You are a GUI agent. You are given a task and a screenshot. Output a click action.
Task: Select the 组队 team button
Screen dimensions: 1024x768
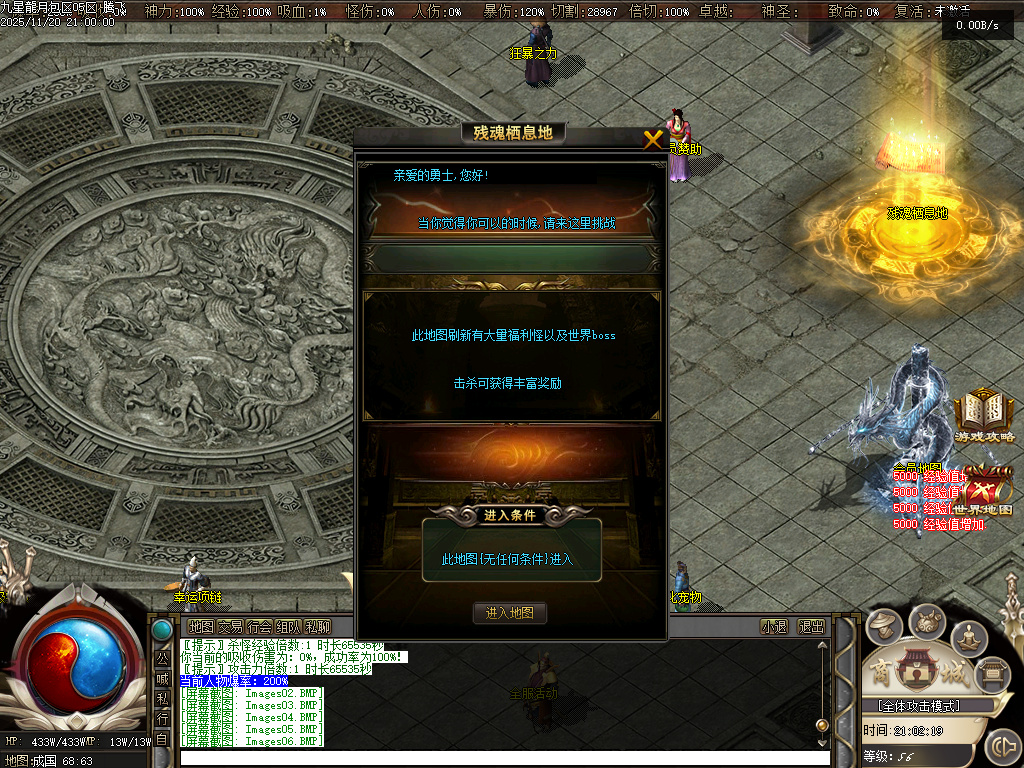(289, 627)
